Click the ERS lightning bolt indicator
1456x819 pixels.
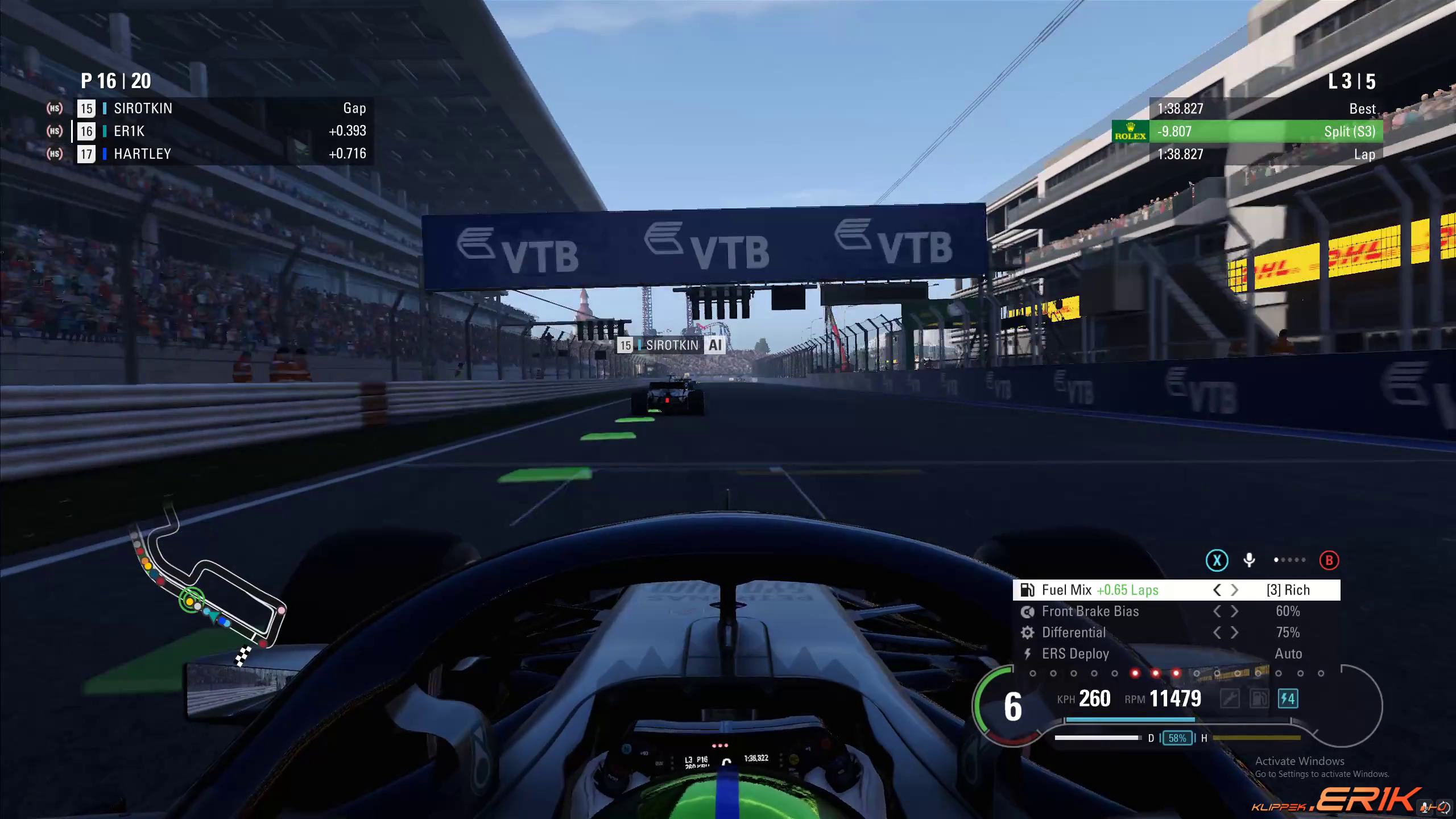pyautogui.click(x=1288, y=698)
